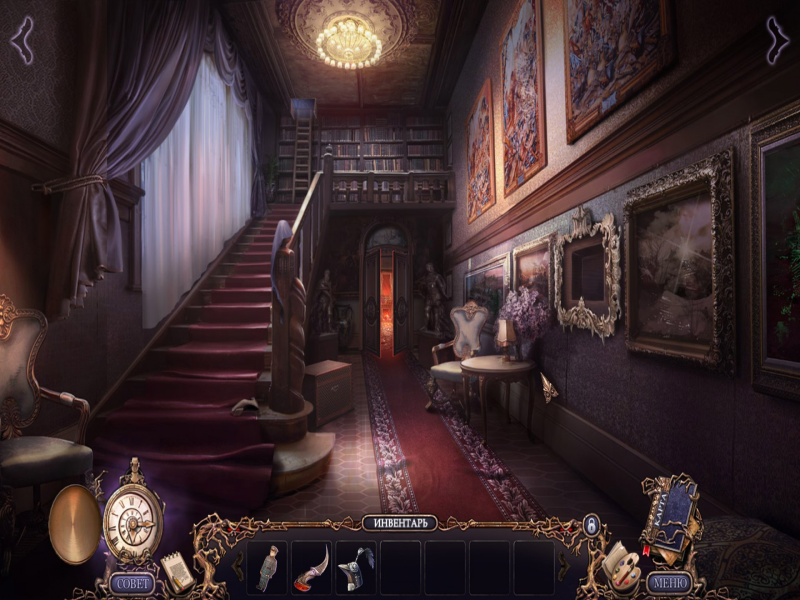Click the top-right navigation arrow

778,39
